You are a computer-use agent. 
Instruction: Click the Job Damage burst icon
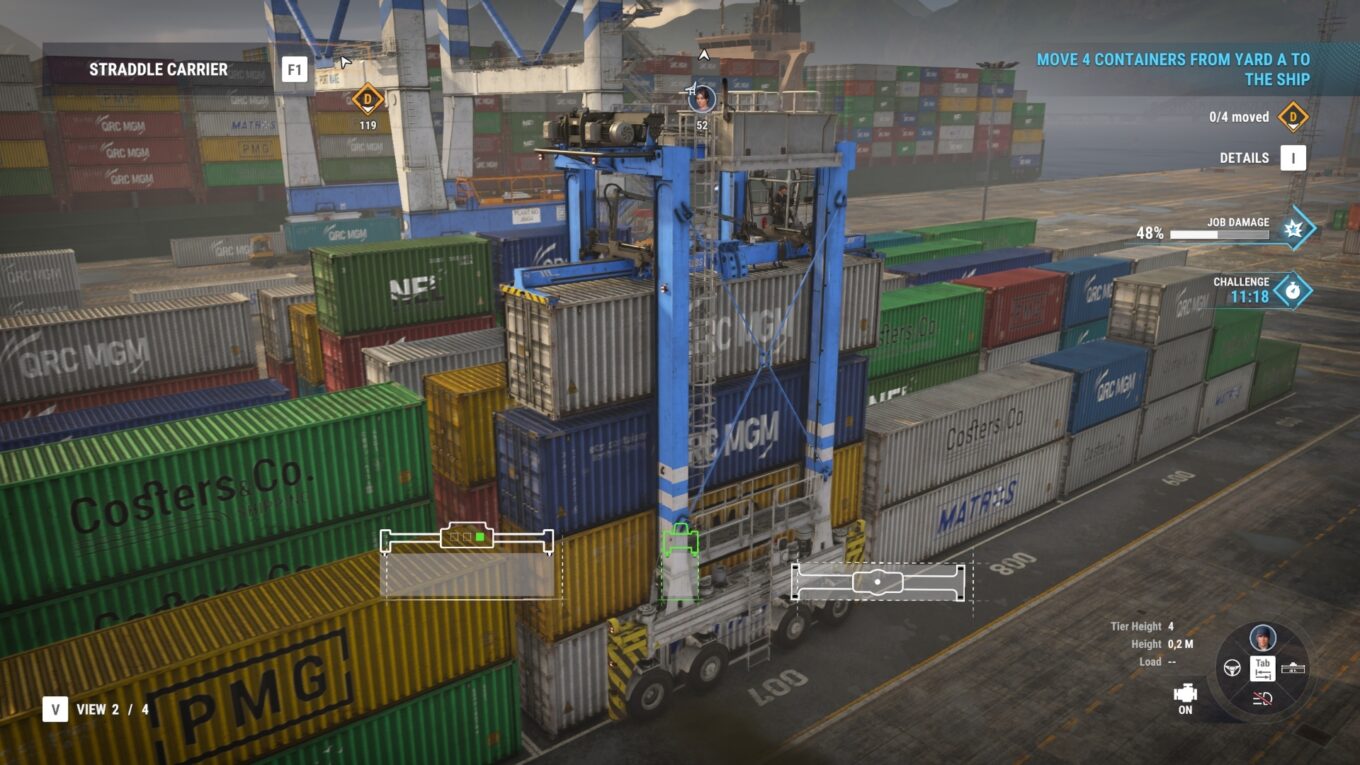(1296, 228)
